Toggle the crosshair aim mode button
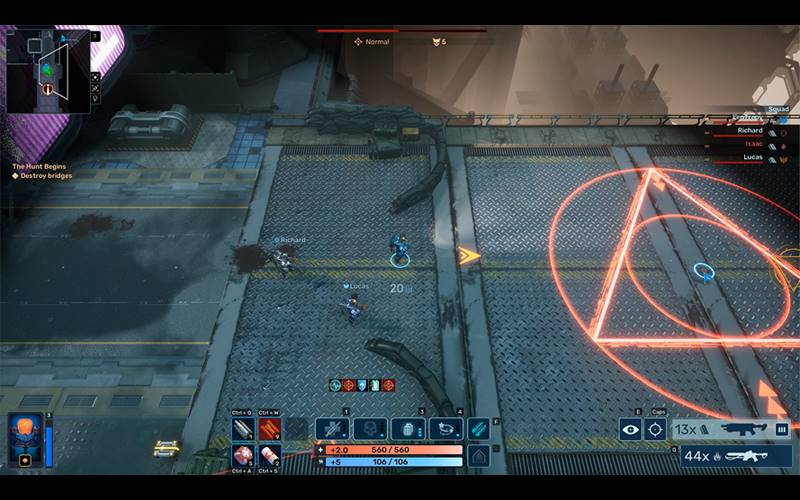 pyautogui.click(x=655, y=430)
